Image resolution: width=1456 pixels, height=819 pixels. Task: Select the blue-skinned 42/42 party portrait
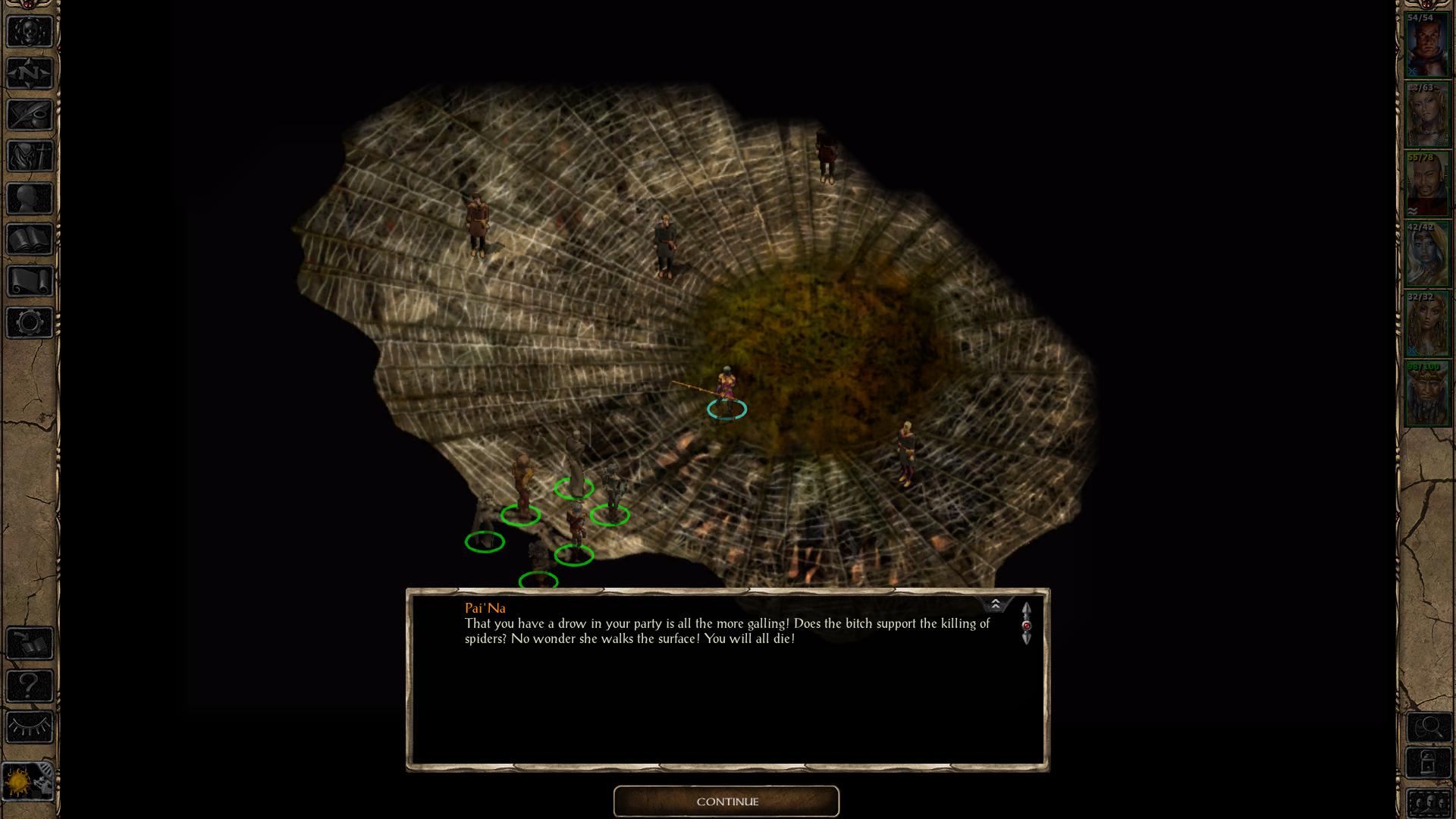pos(1427,254)
